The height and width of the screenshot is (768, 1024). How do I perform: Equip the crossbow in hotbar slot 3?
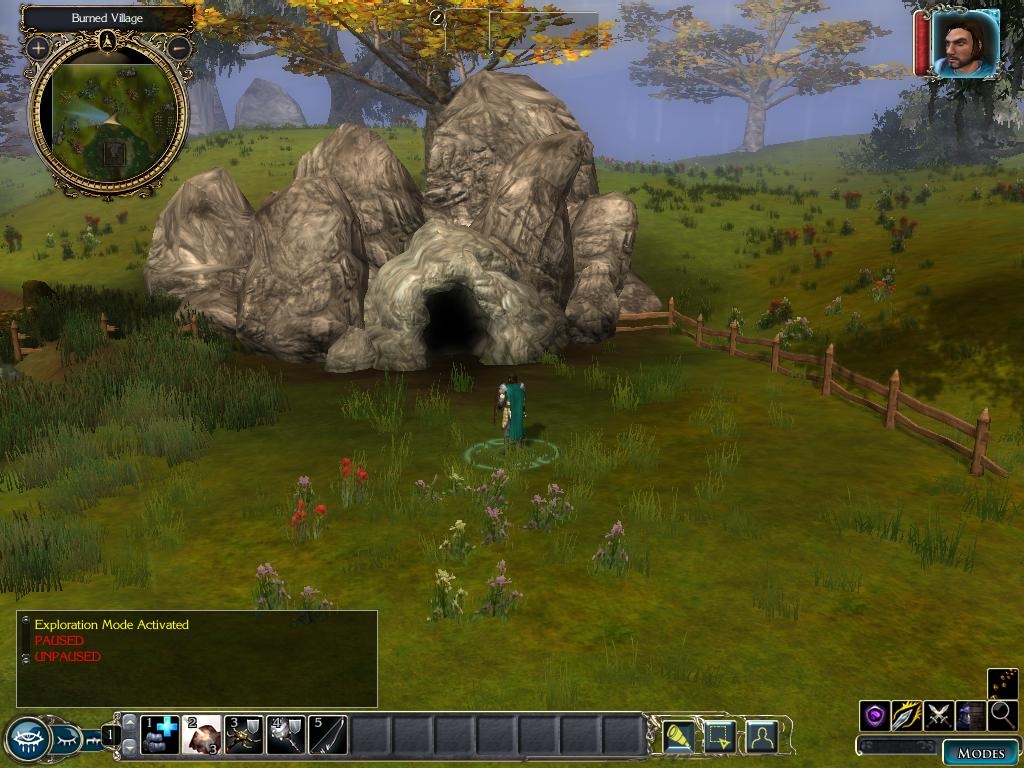coord(244,735)
